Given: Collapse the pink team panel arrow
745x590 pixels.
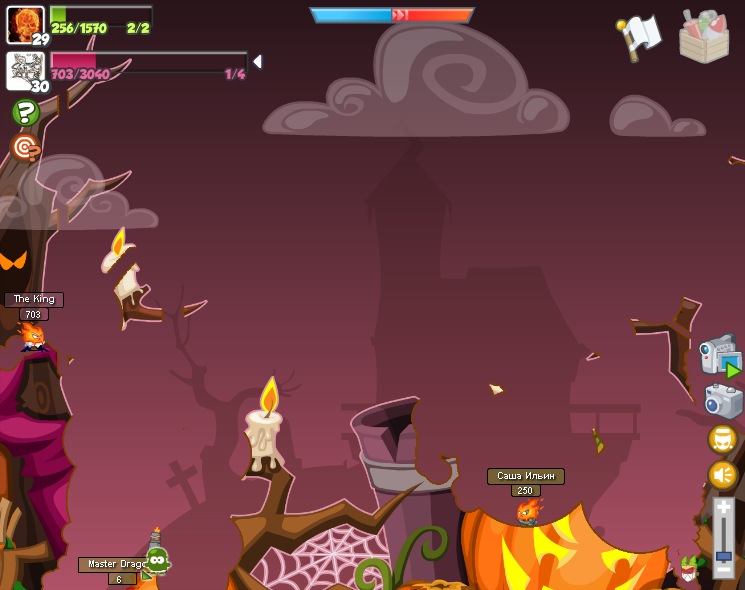Looking at the screenshot, I should (257, 62).
